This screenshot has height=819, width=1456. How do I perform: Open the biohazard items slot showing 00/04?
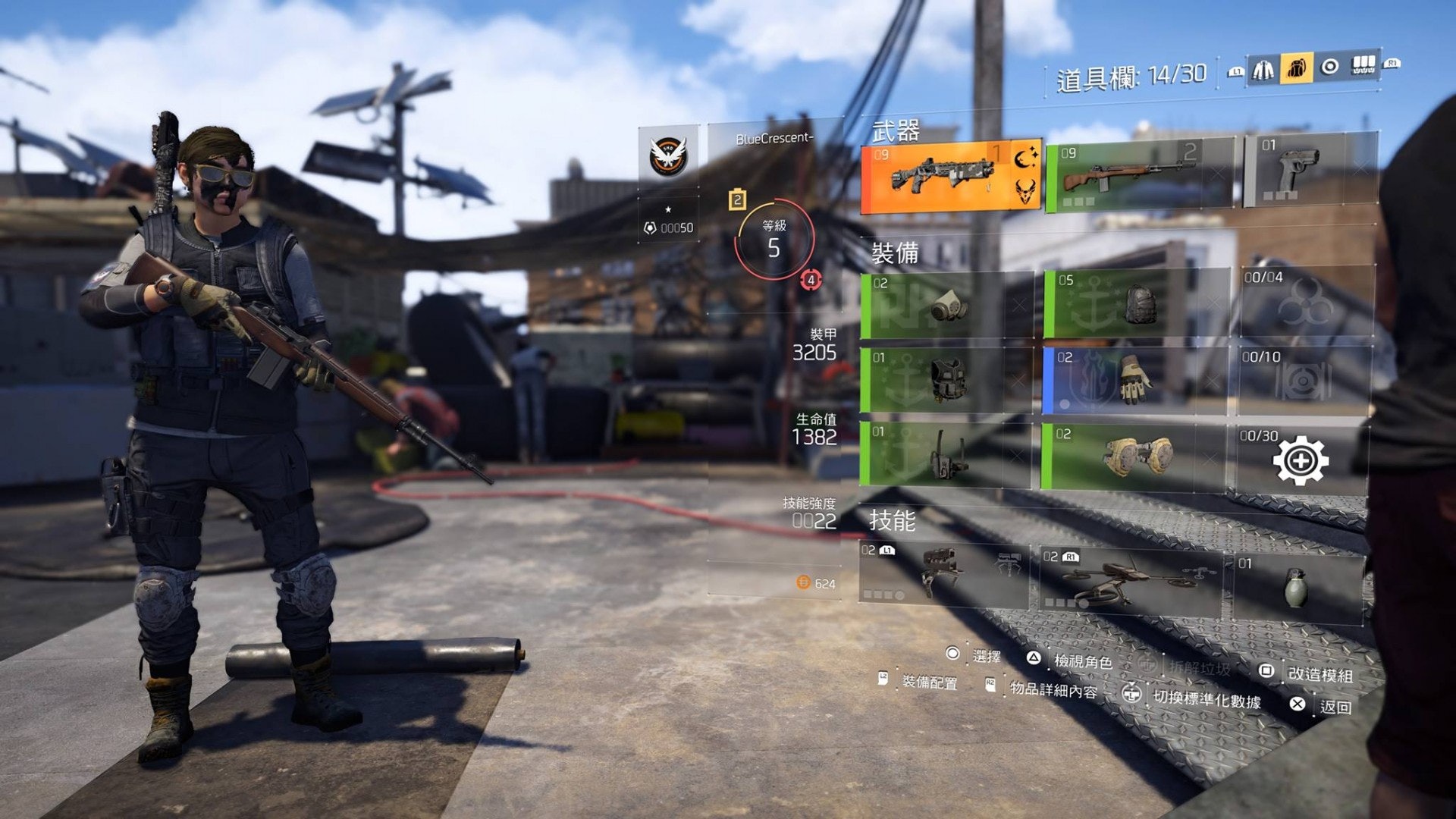point(1307,302)
